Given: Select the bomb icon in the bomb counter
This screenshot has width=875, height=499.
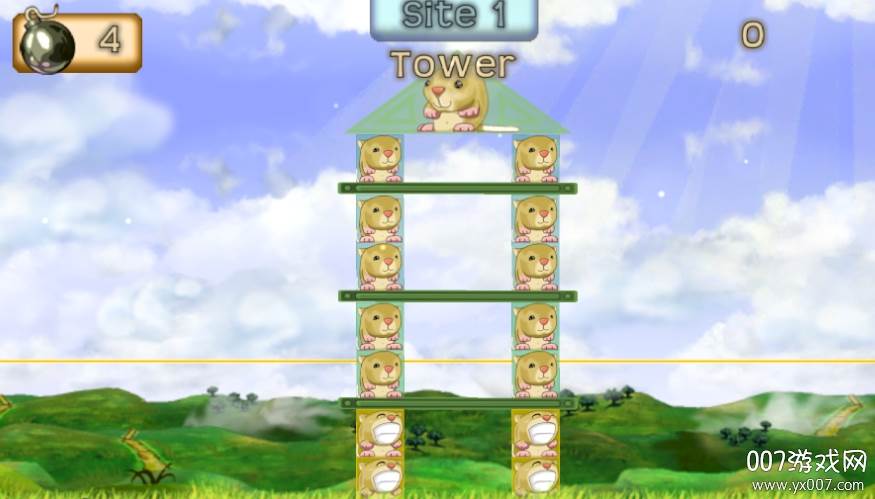Looking at the screenshot, I should (x=45, y=41).
